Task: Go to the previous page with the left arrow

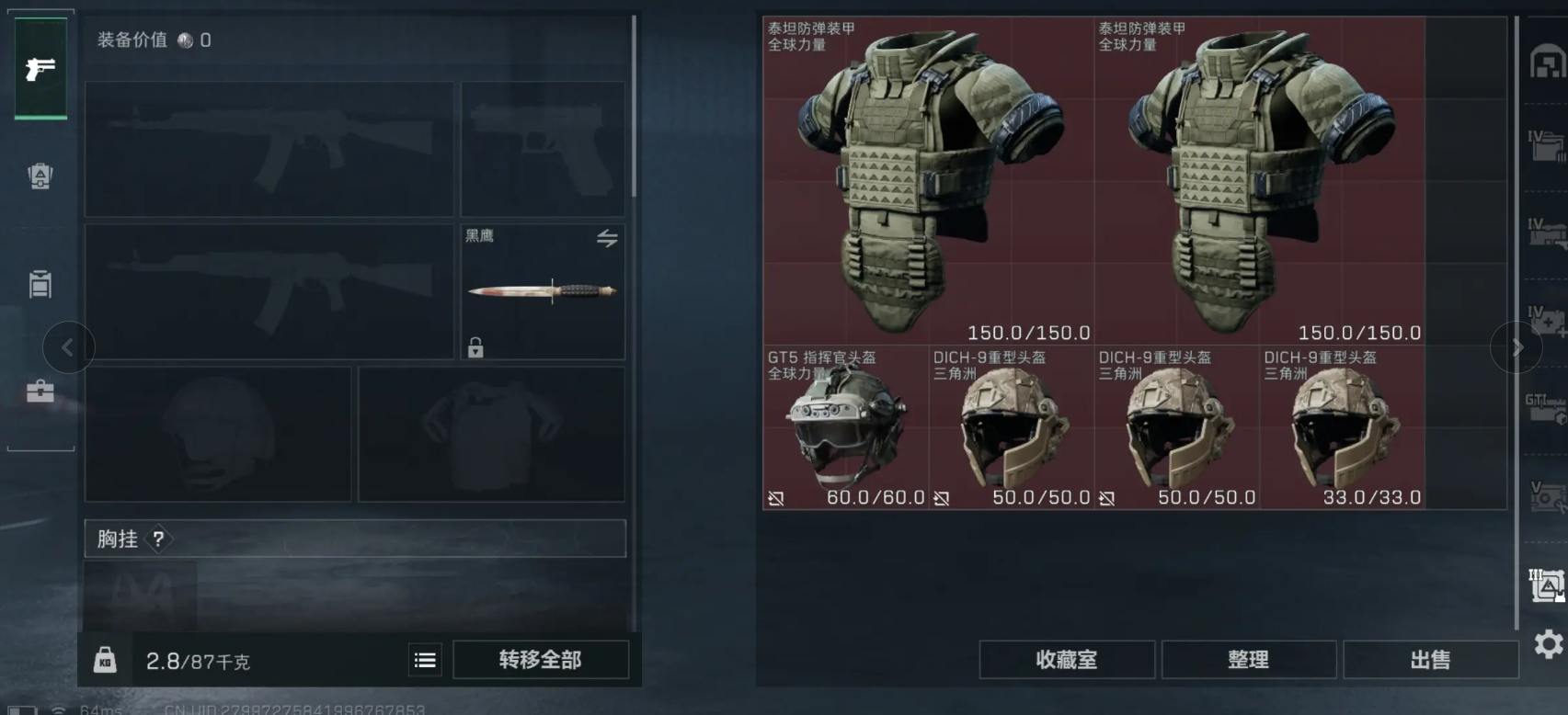Action: [68, 347]
